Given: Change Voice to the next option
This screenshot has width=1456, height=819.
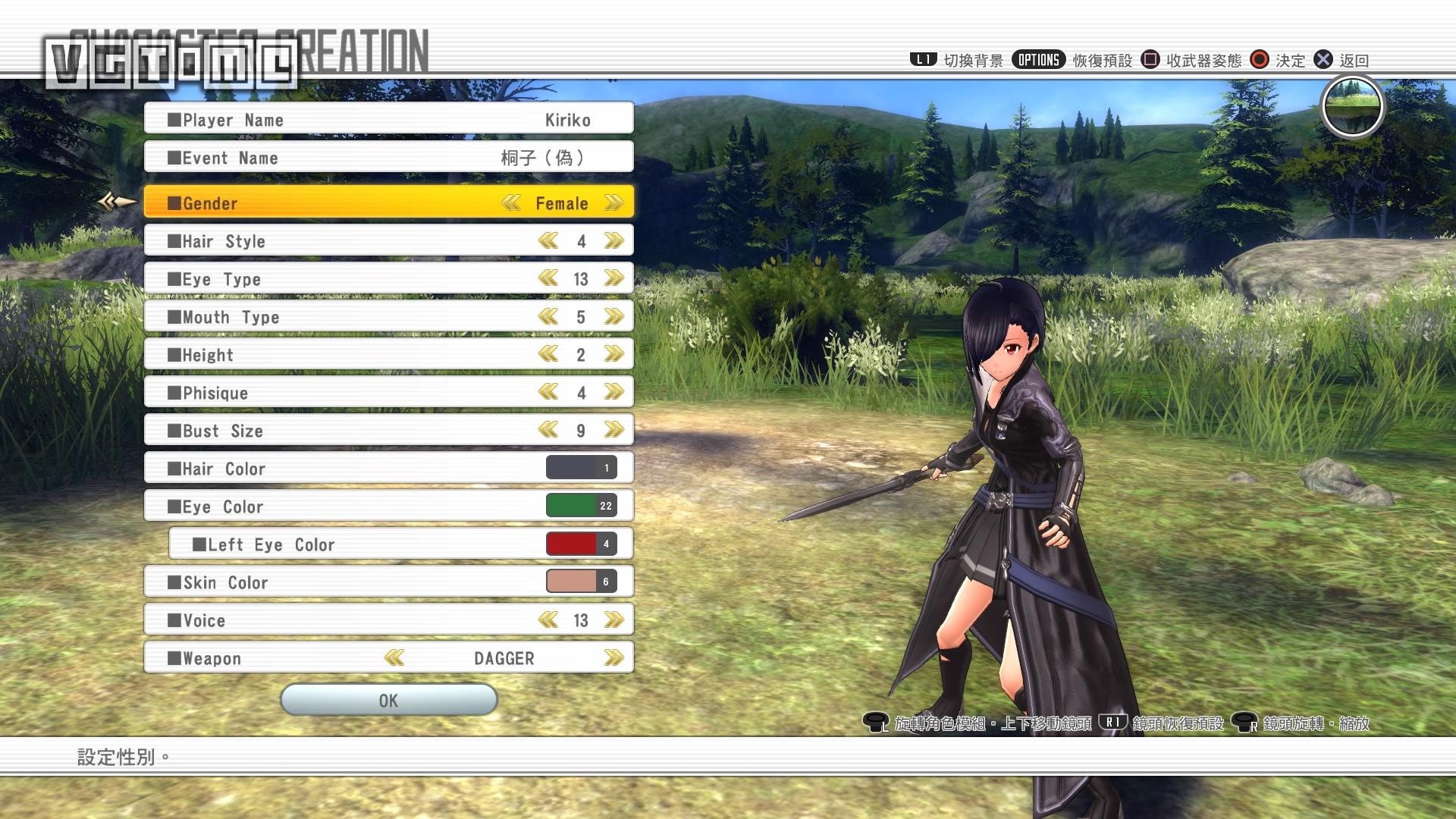Looking at the screenshot, I should point(613,620).
